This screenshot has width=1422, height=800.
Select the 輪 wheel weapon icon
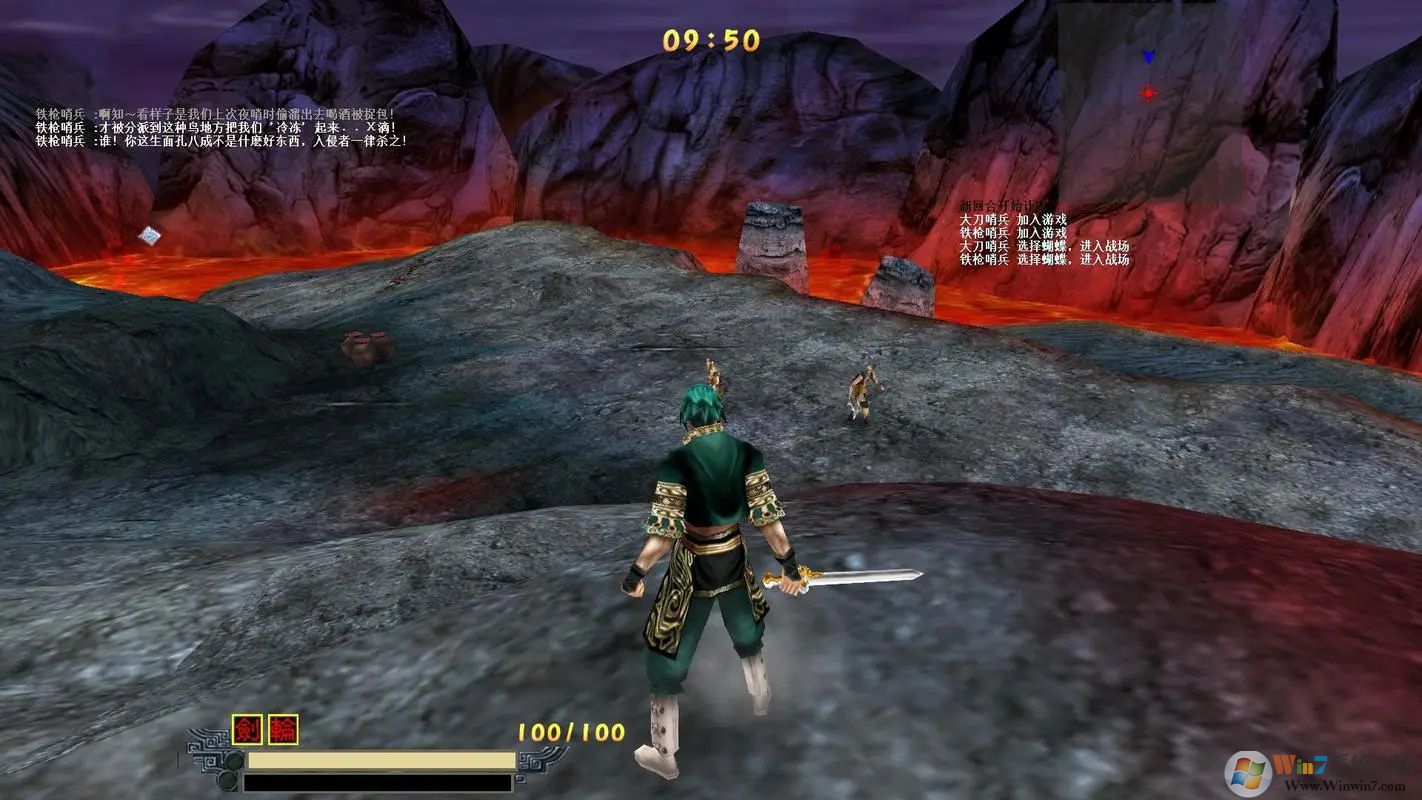coord(283,730)
